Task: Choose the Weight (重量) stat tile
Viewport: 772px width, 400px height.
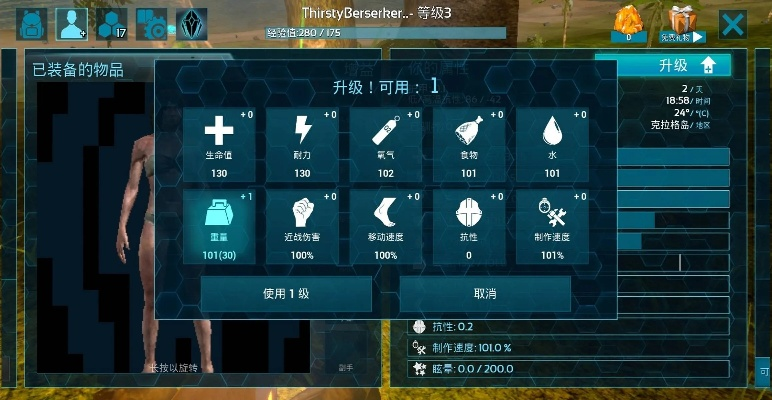Action: click(x=219, y=227)
